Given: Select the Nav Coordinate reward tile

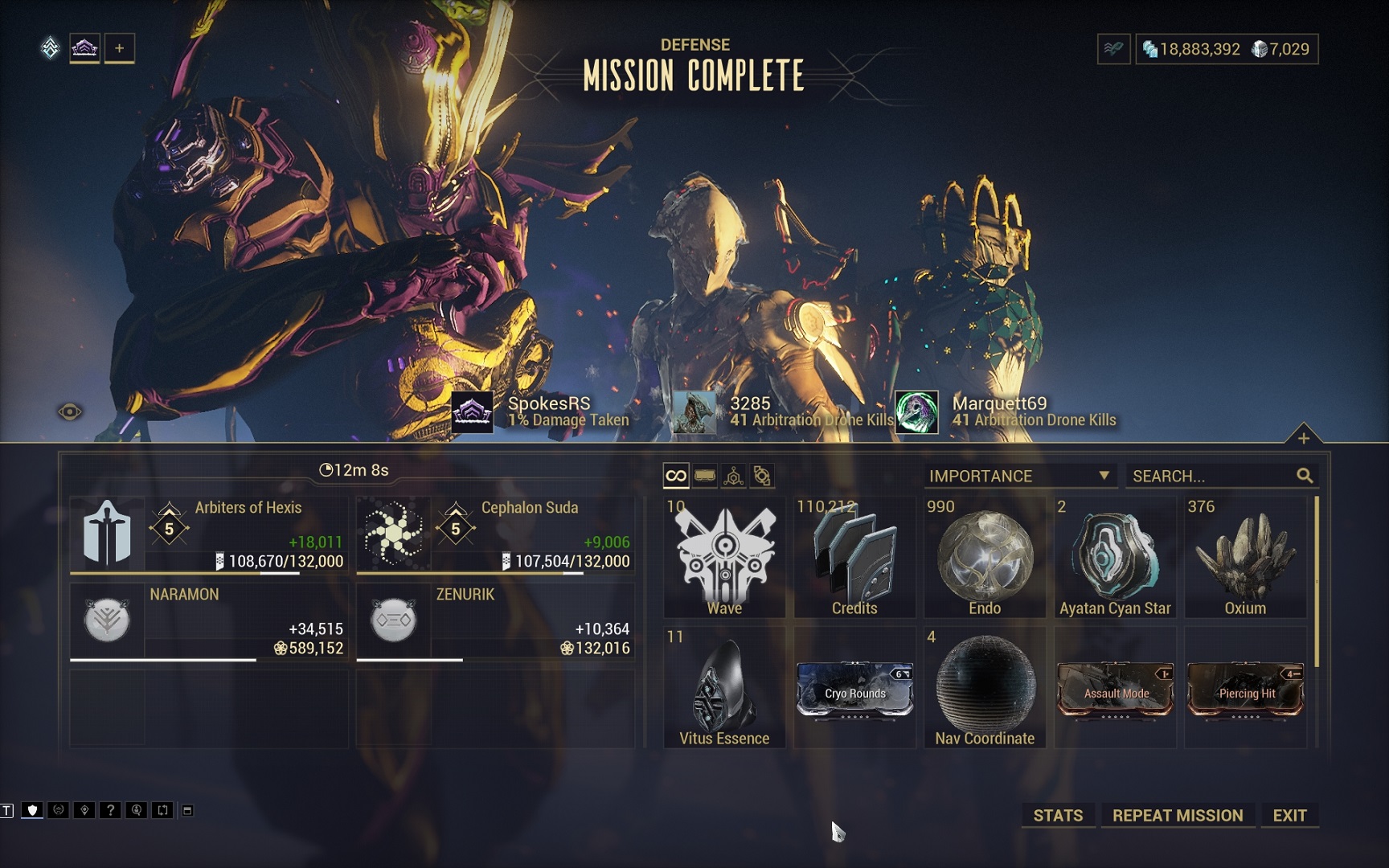Looking at the screenshot, I should click(x=985, y=688).
